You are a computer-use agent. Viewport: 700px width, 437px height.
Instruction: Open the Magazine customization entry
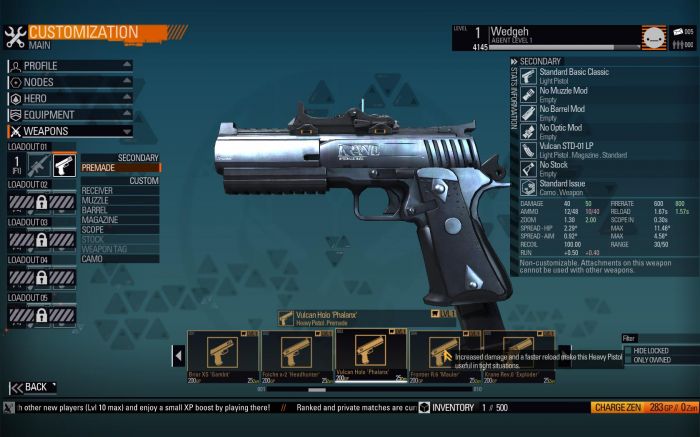click(120, 221)
